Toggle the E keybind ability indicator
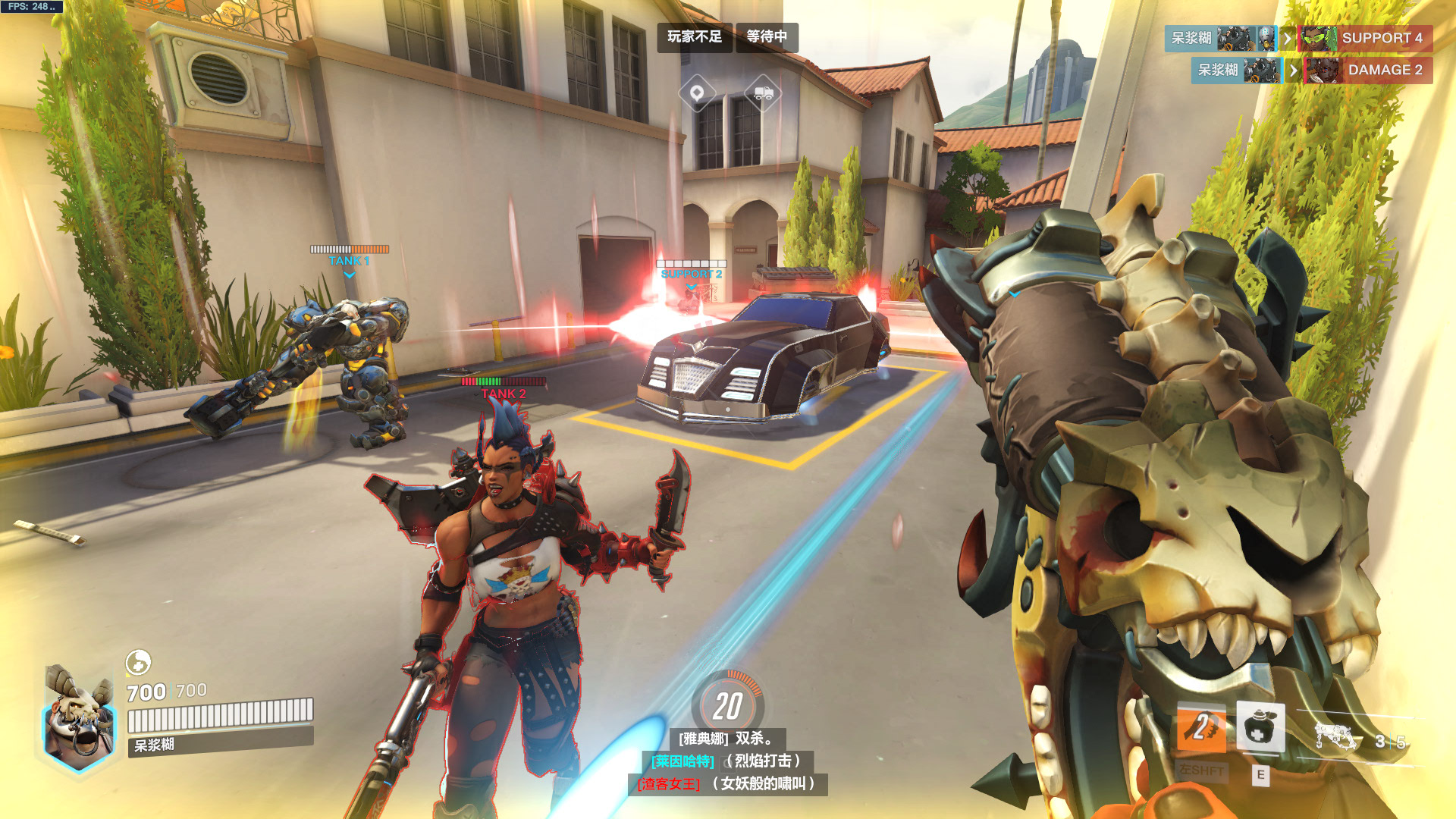The image size is (1456, 819). pos(1260,775)
